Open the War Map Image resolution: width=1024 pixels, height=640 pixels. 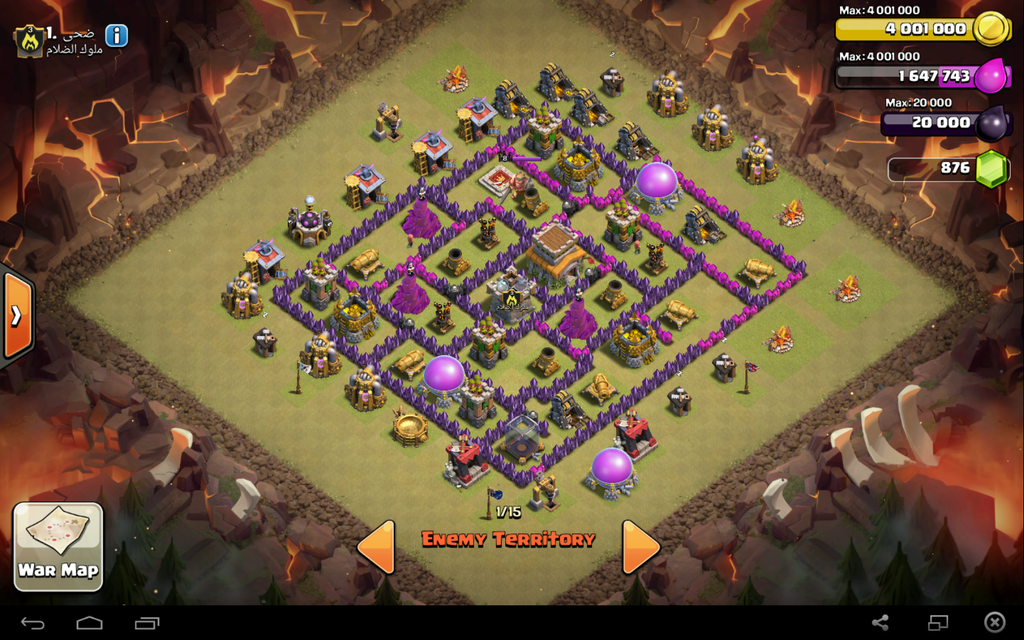[58, 545]
